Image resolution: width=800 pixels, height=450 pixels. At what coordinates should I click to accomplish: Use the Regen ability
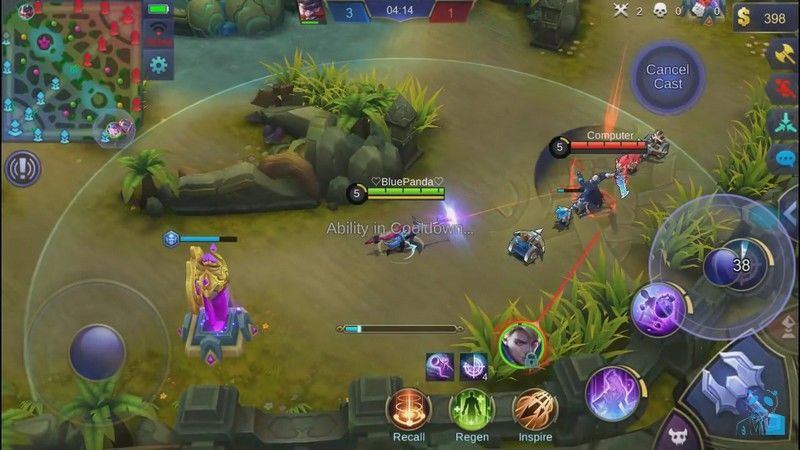click(x=471, y=410)
